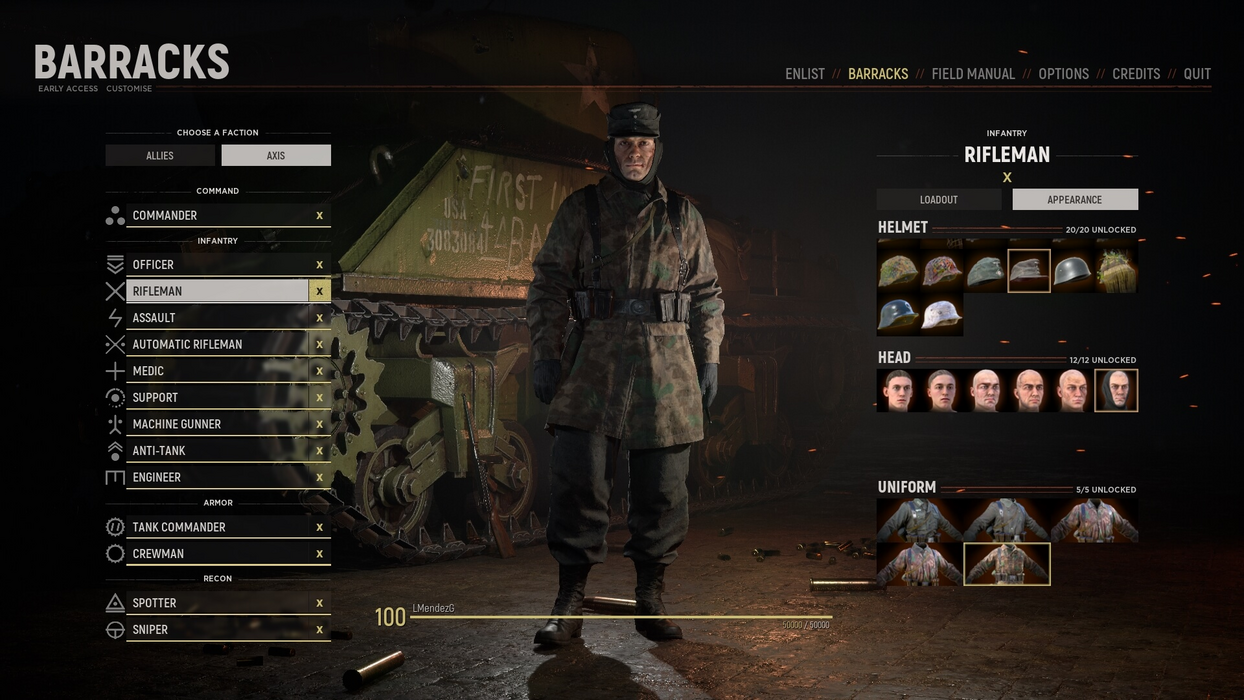Image resolution: width=1244 pixels, height=700 pixels.
Task: Select the Axis faction
Action: (x=276, y=156)
